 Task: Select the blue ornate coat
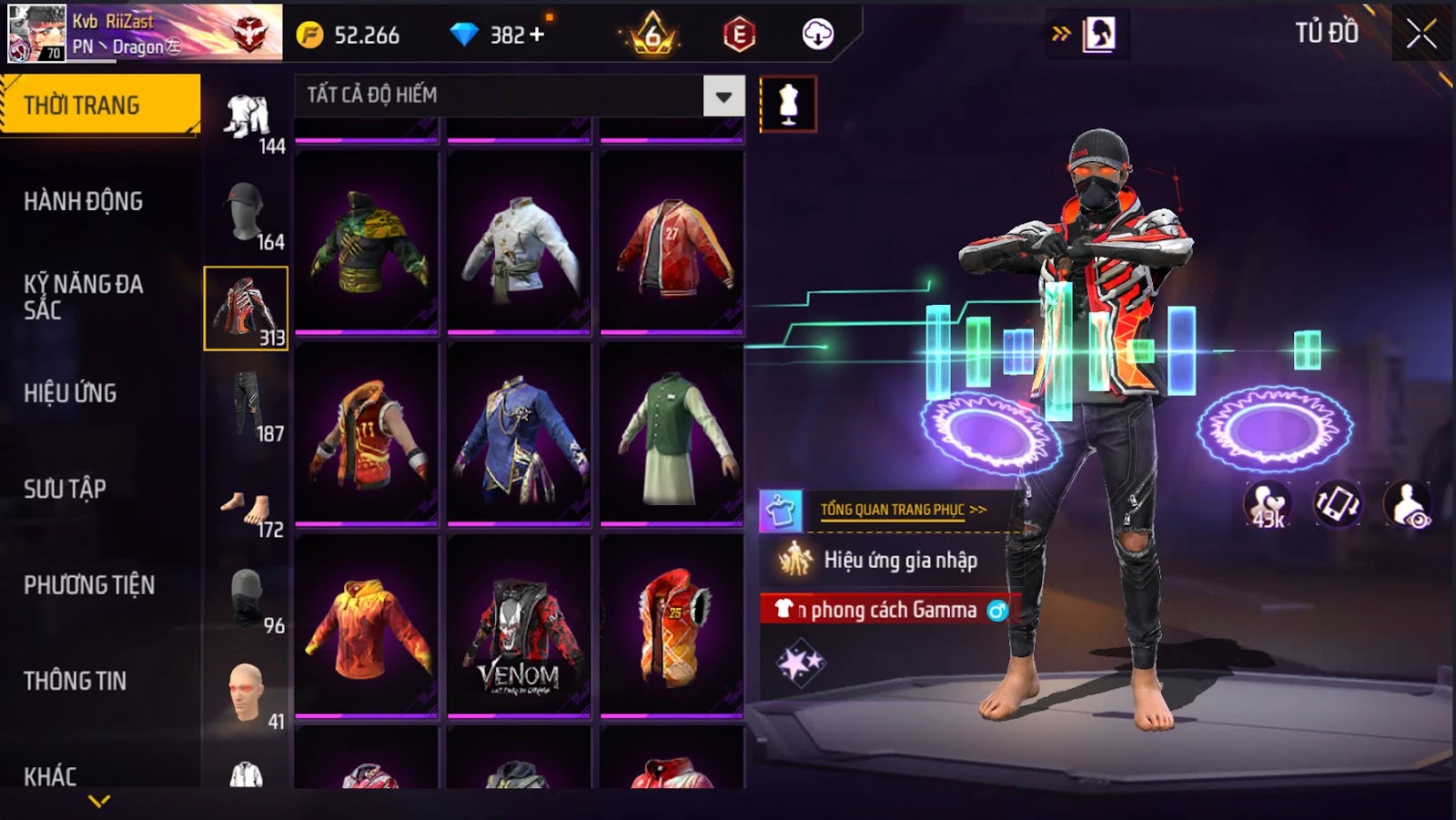pyautogui.click(x=519, y=434)
